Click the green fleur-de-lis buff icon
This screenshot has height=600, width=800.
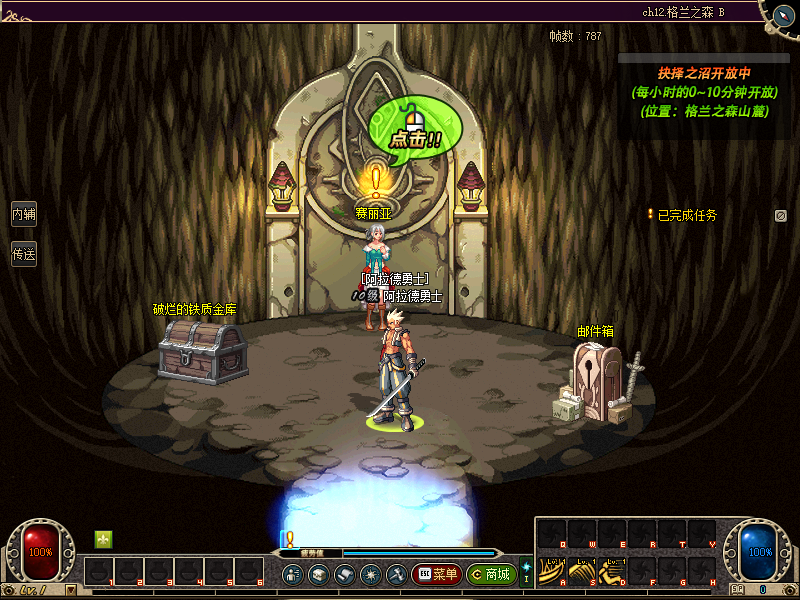(103, 539)
